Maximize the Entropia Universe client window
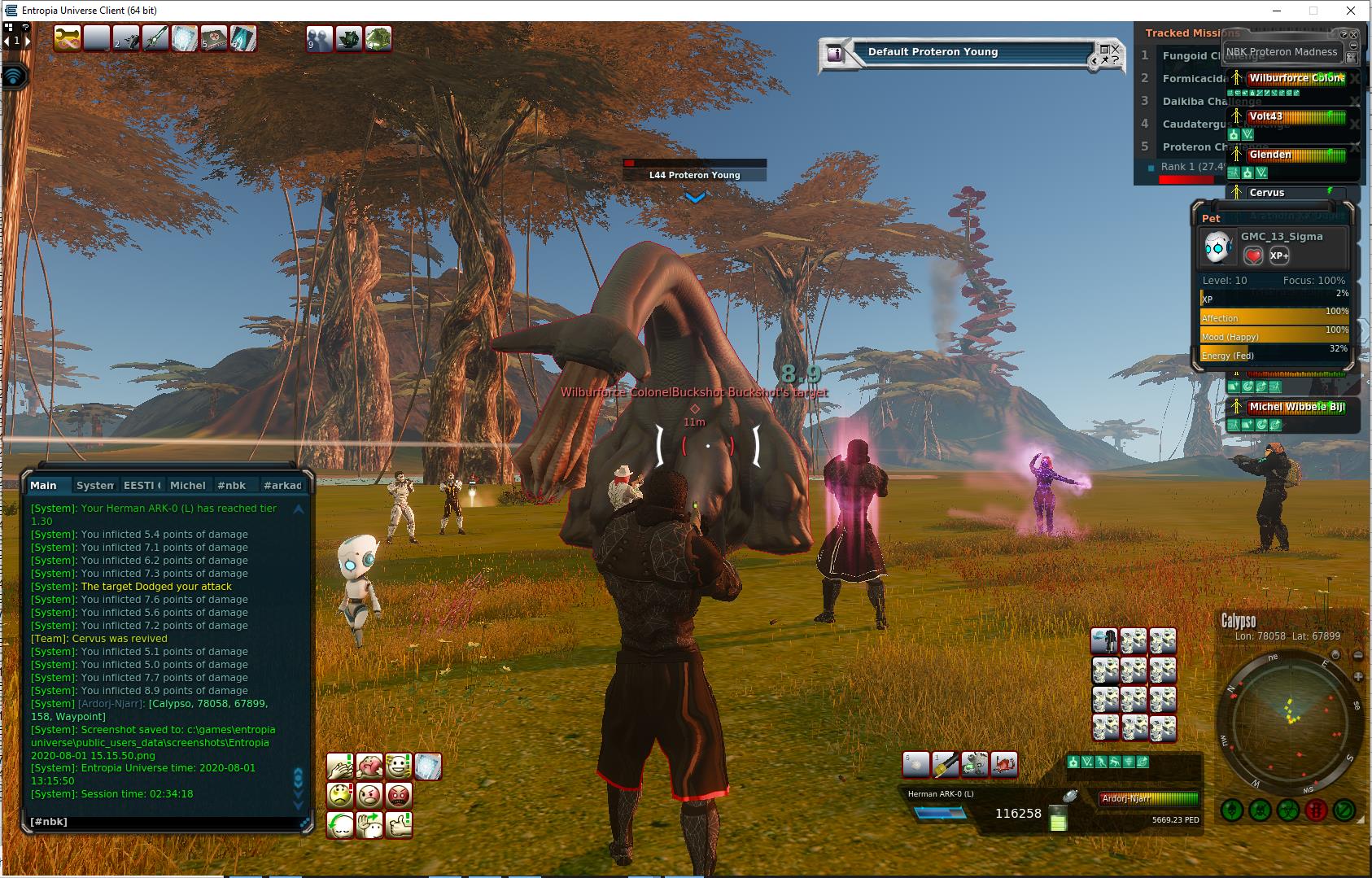 coord(1313,11)
